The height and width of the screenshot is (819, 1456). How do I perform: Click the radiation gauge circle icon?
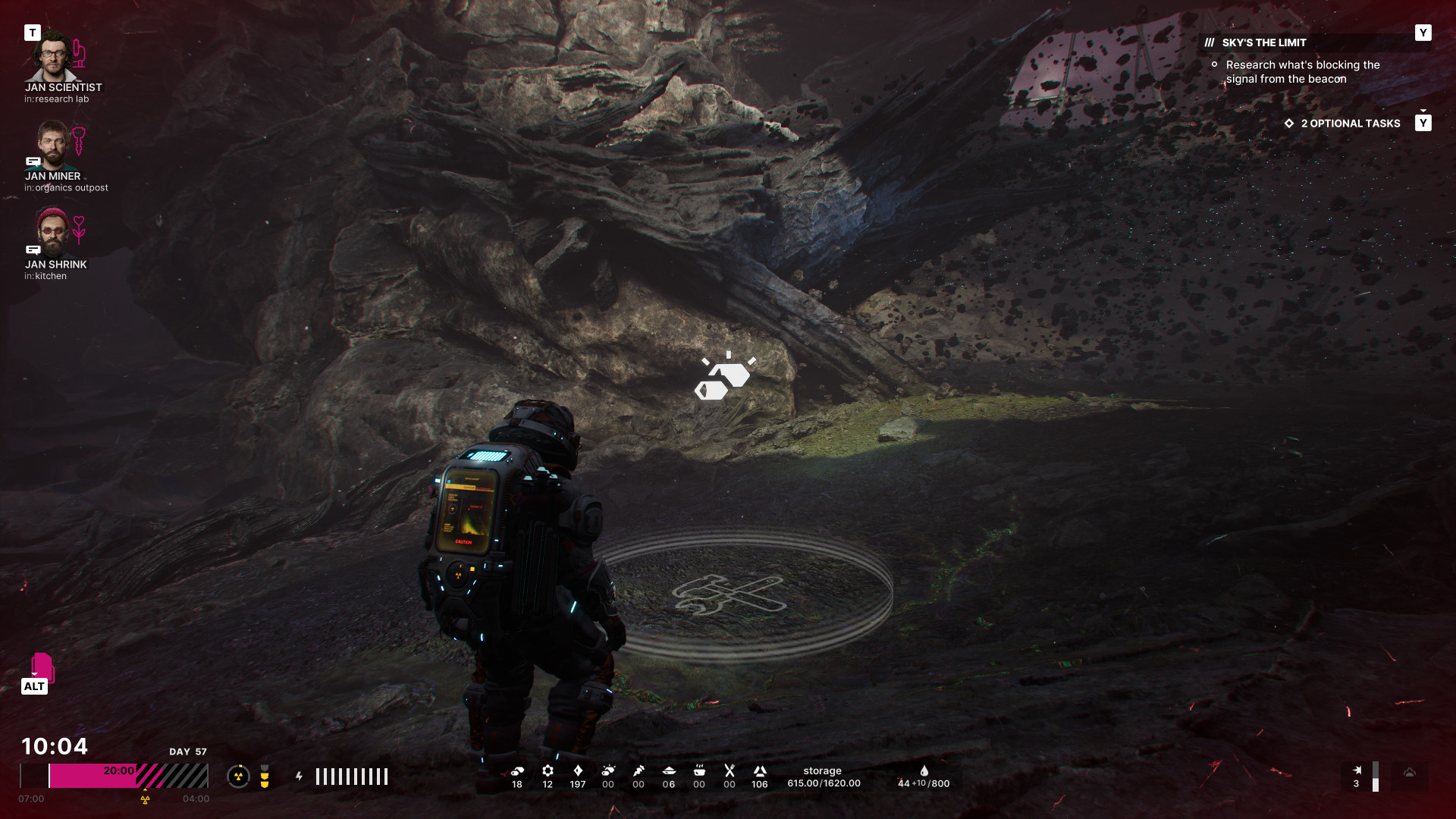pyautogui.click(x=238, y=776)
